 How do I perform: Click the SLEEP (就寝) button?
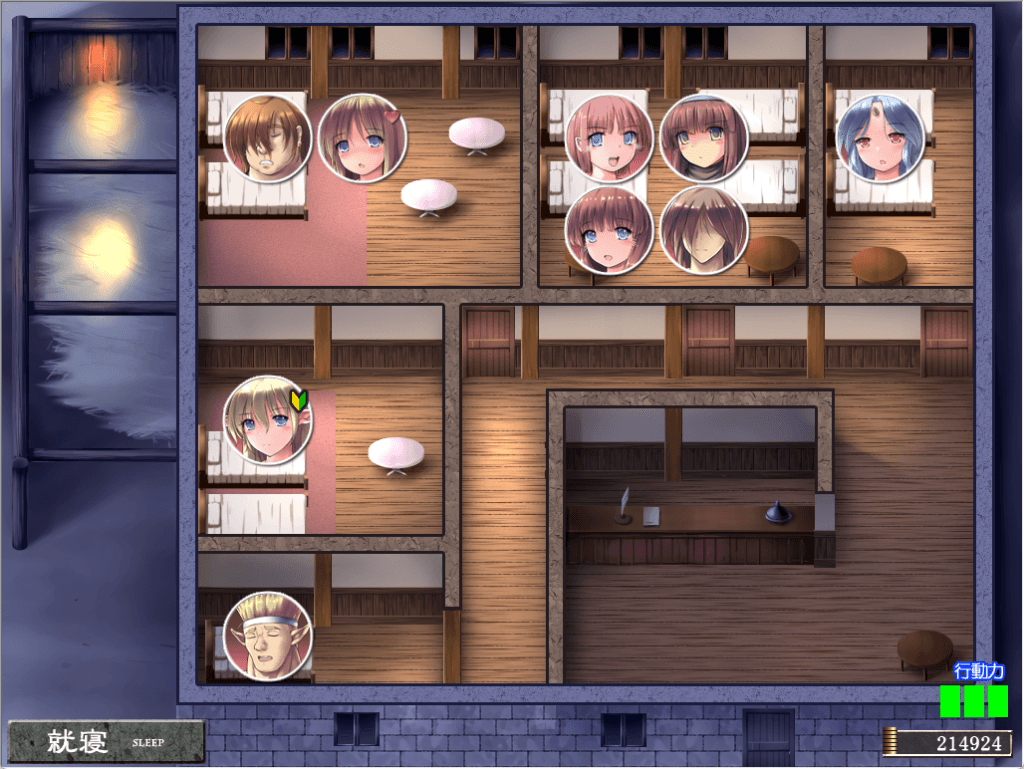pos(105,741)
